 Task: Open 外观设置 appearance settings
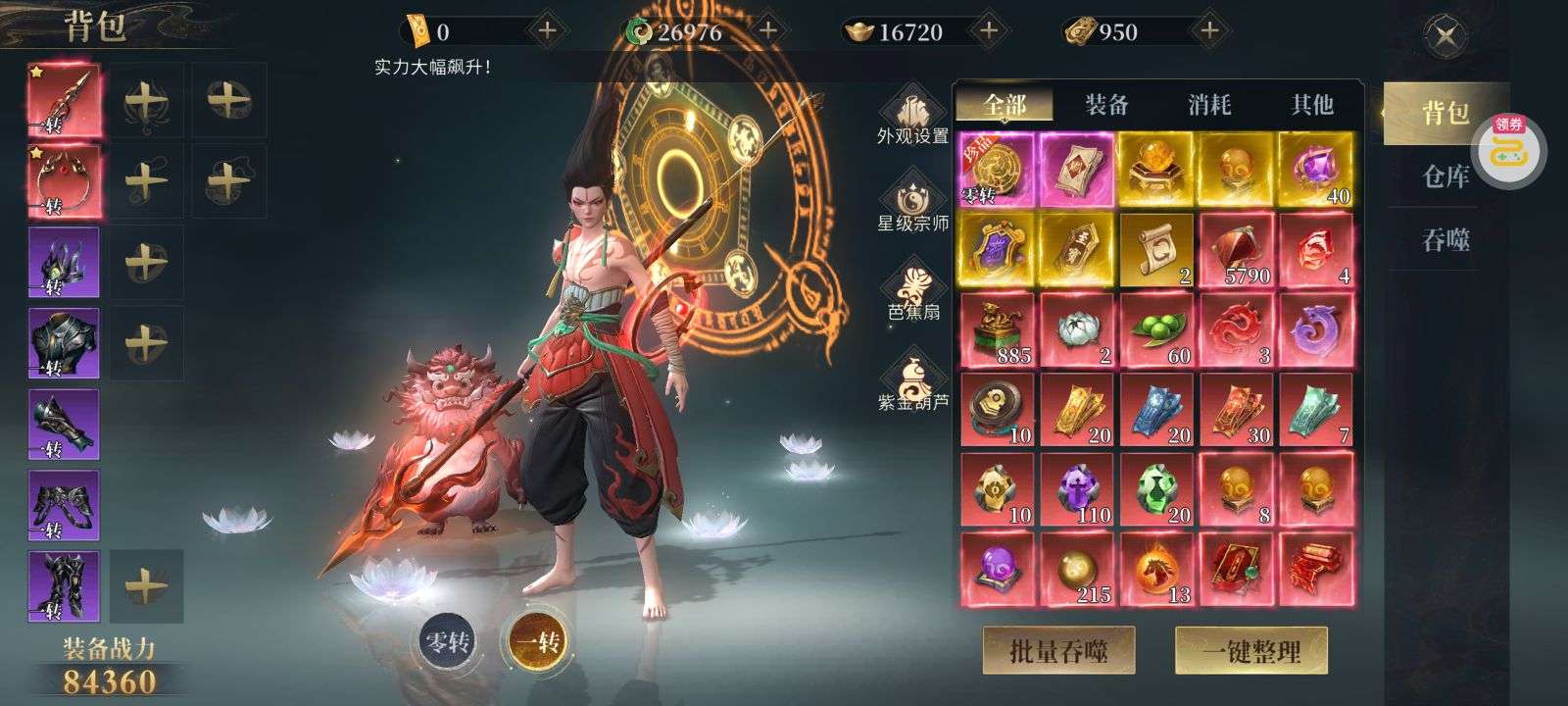(912, 117)
